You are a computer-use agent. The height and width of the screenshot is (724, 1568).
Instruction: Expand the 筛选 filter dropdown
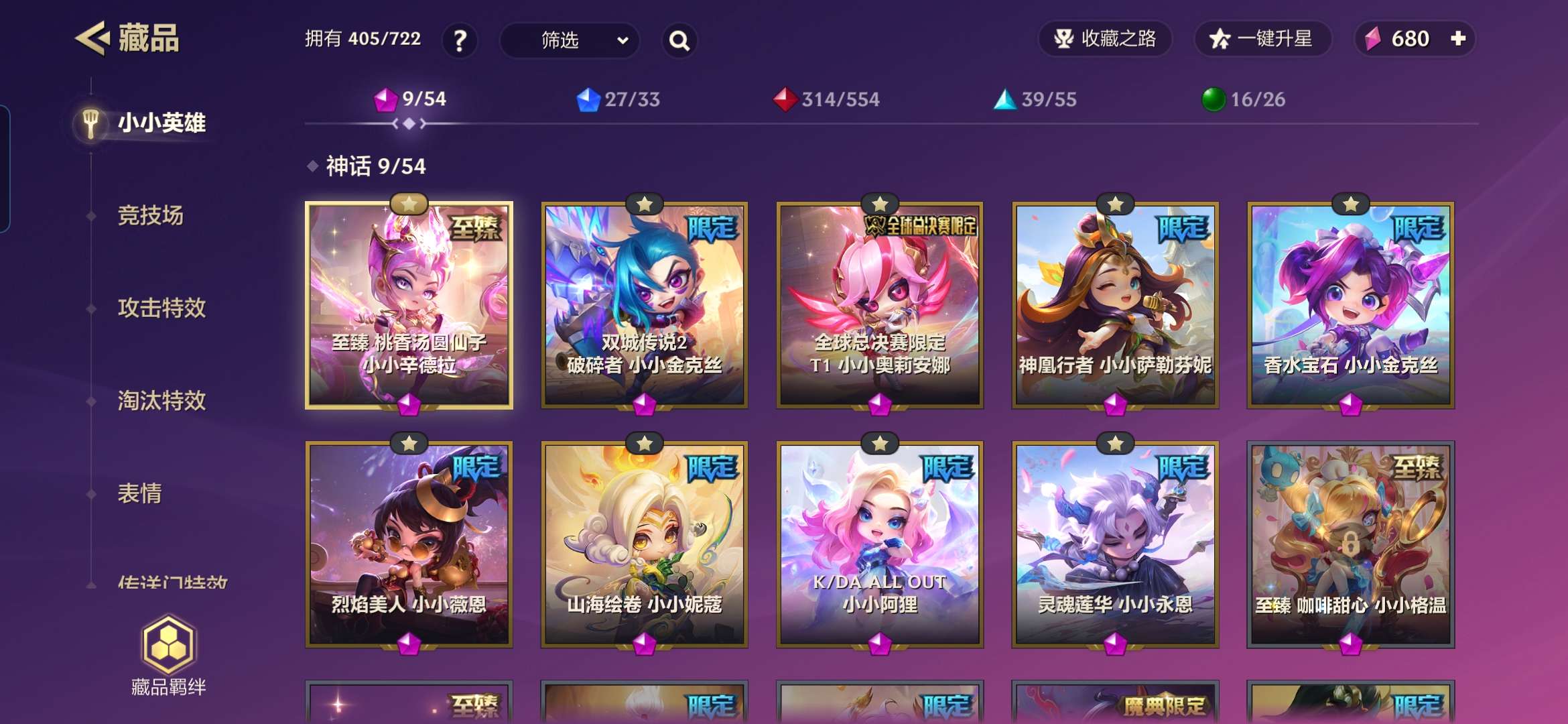[570, 40]
